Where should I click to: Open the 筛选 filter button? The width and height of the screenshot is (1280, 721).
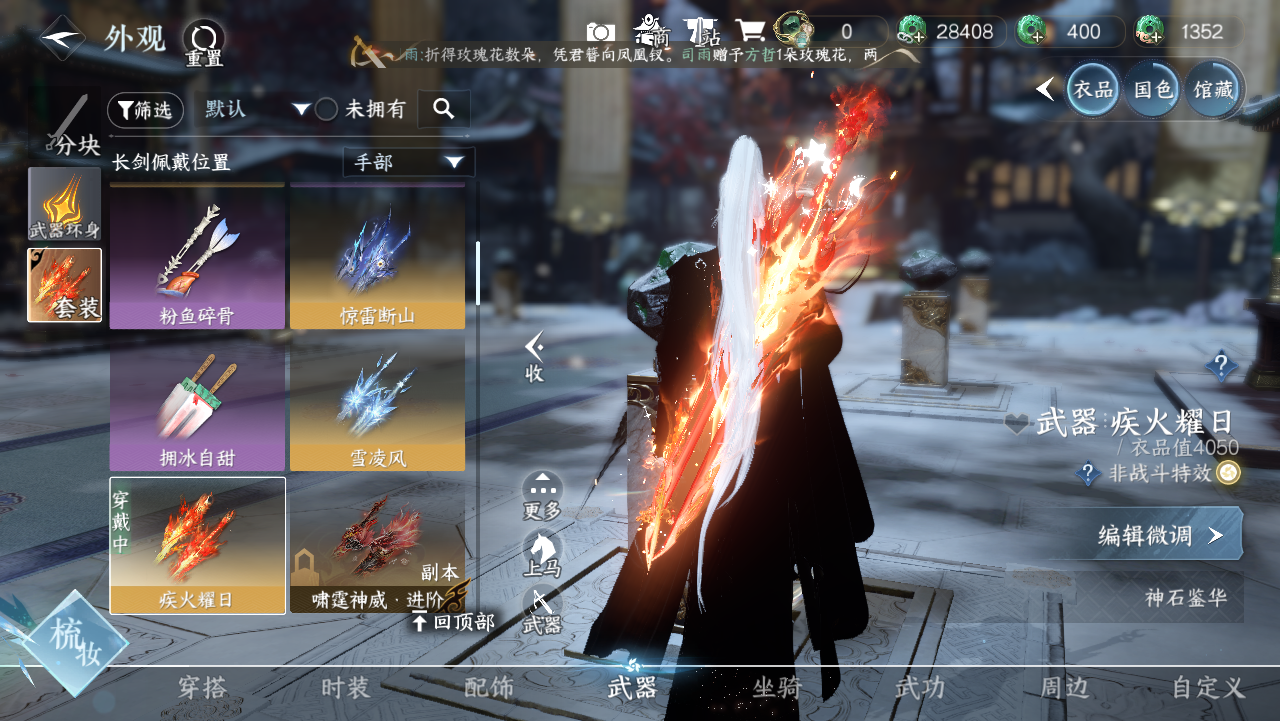pos(145,110)
